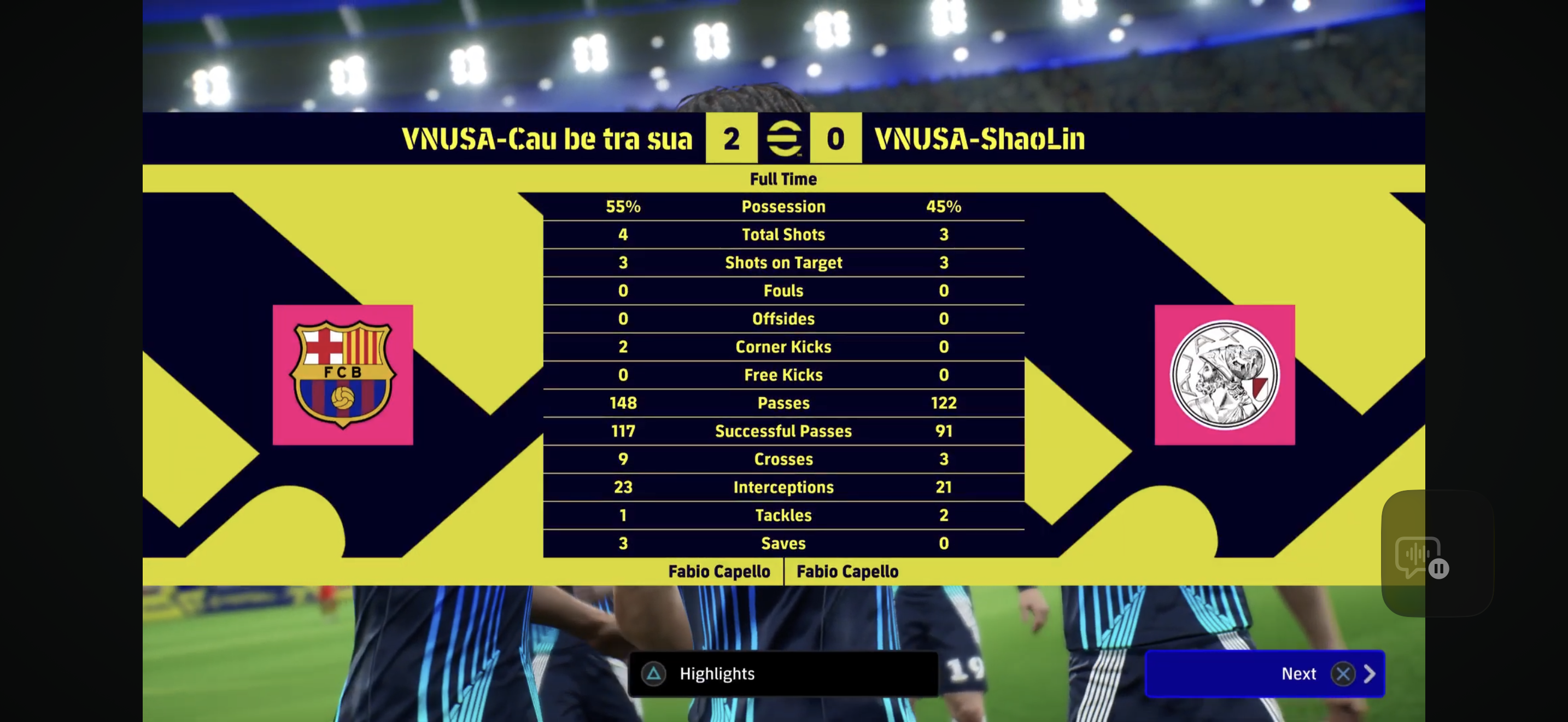Expand the Passes statistic details
1568x722 pixels.
783,403
